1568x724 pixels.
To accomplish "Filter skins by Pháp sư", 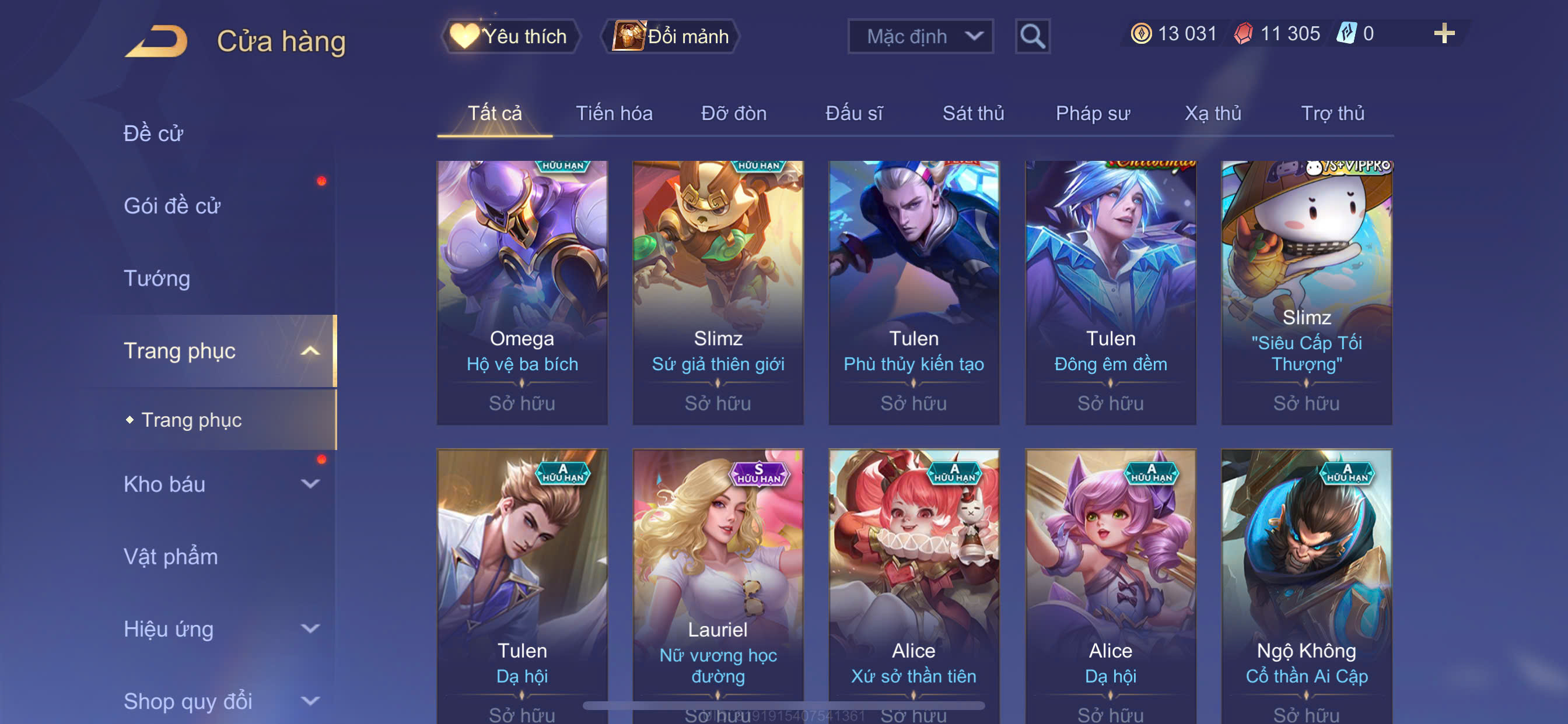I will tap(1092, 113).
